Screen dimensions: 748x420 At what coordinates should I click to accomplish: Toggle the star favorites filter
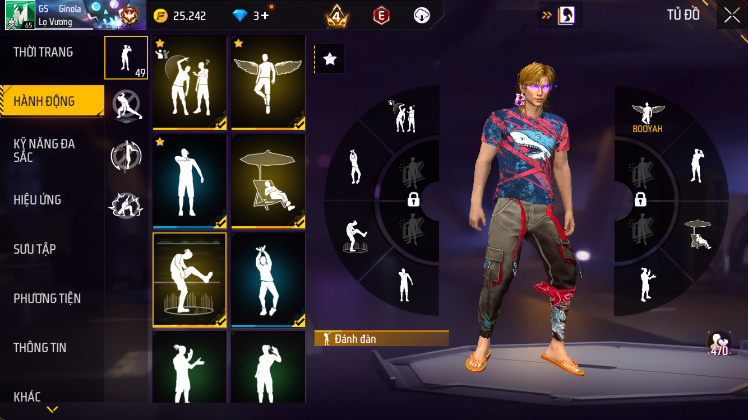point(329,60)
